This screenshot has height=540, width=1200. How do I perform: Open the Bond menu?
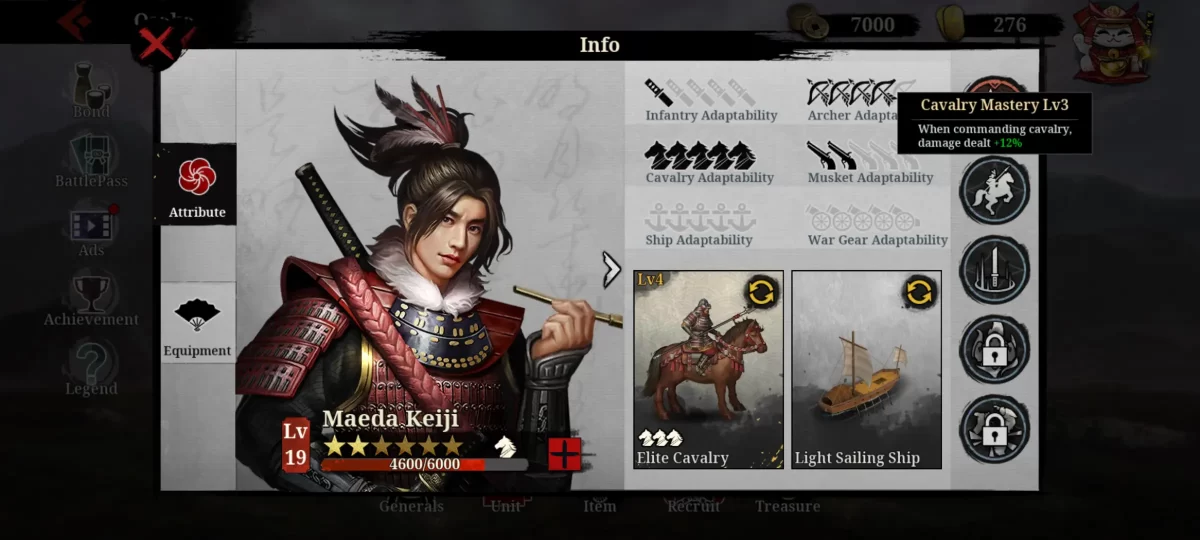pyautogui.click(x=91, y=91)
